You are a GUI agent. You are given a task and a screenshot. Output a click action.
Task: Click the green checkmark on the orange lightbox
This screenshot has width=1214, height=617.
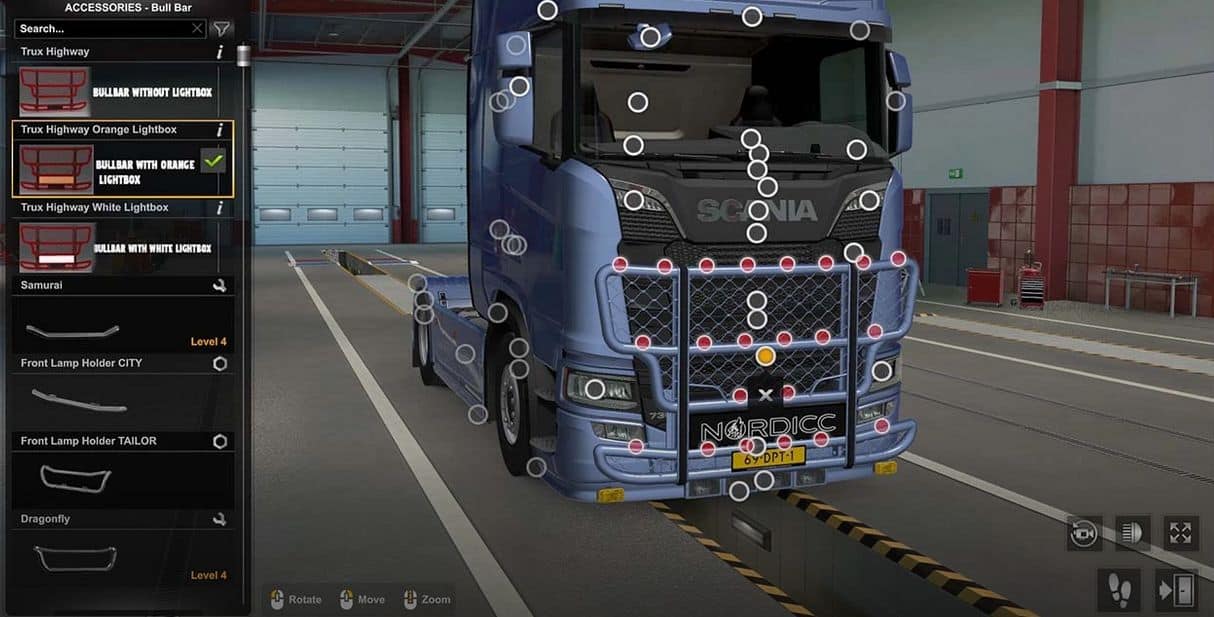pyautogui.click(x=213, y=160)
